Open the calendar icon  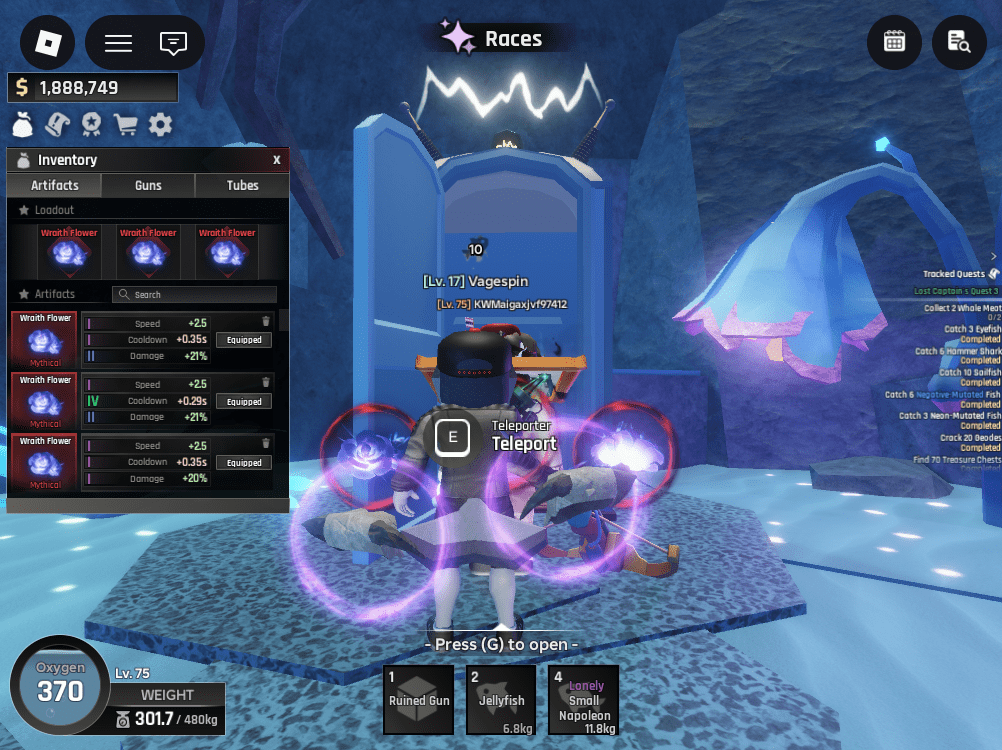pyautogui.click(x=894, y=42)
